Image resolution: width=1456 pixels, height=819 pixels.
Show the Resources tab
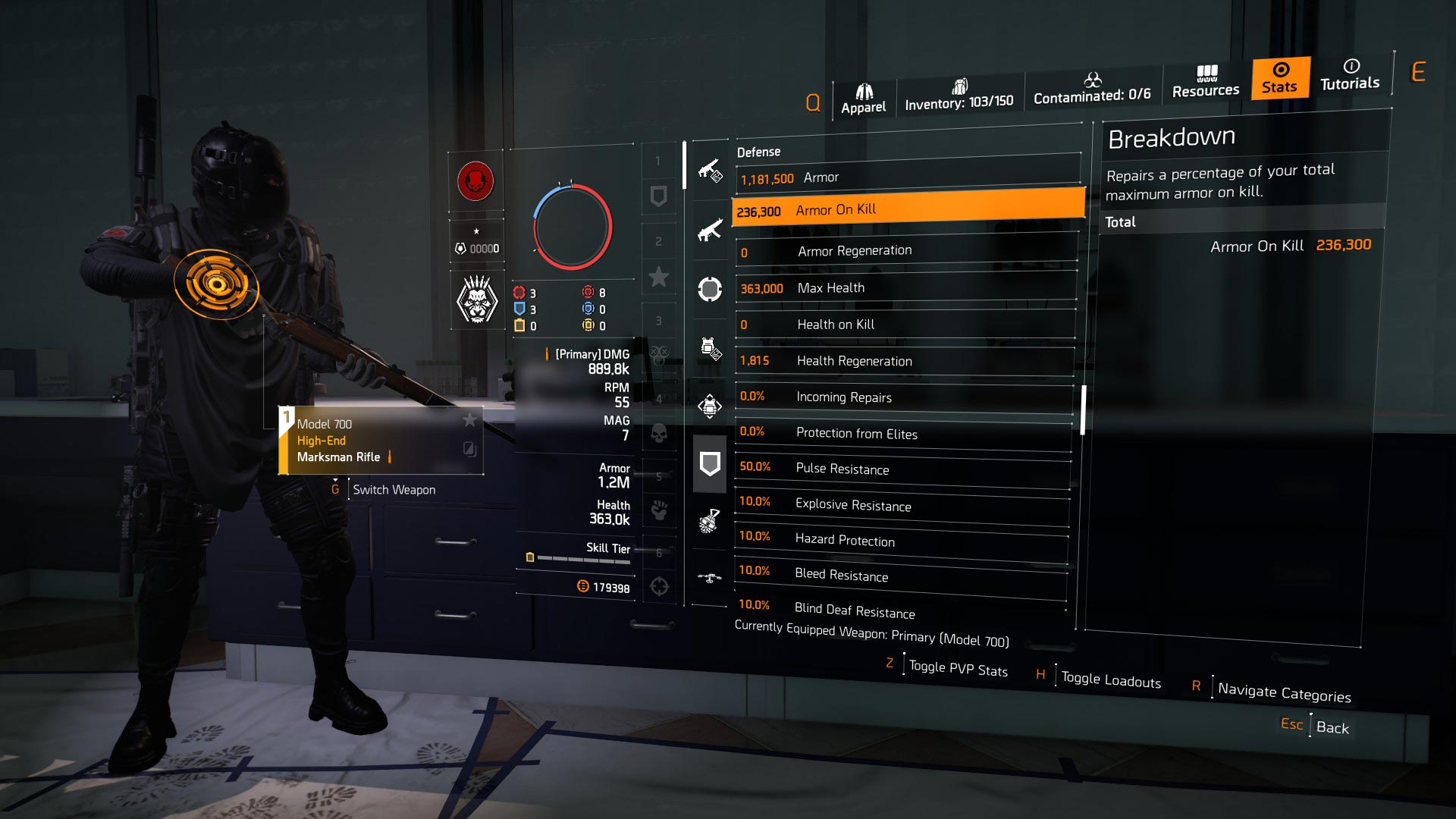click(1206, 82)
